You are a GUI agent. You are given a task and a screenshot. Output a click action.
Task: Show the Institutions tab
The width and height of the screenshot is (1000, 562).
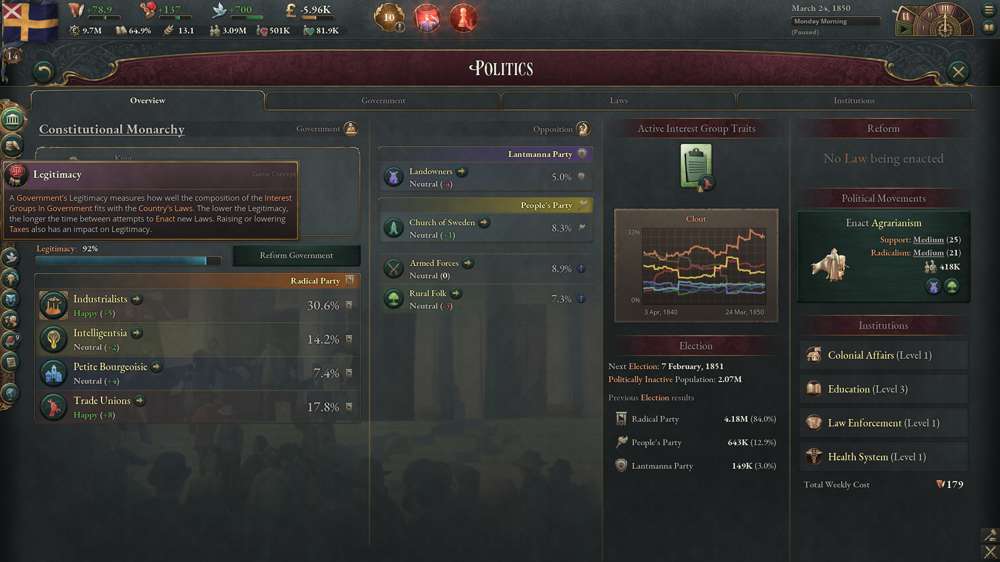pyautogui.click(x=854, y=101)
